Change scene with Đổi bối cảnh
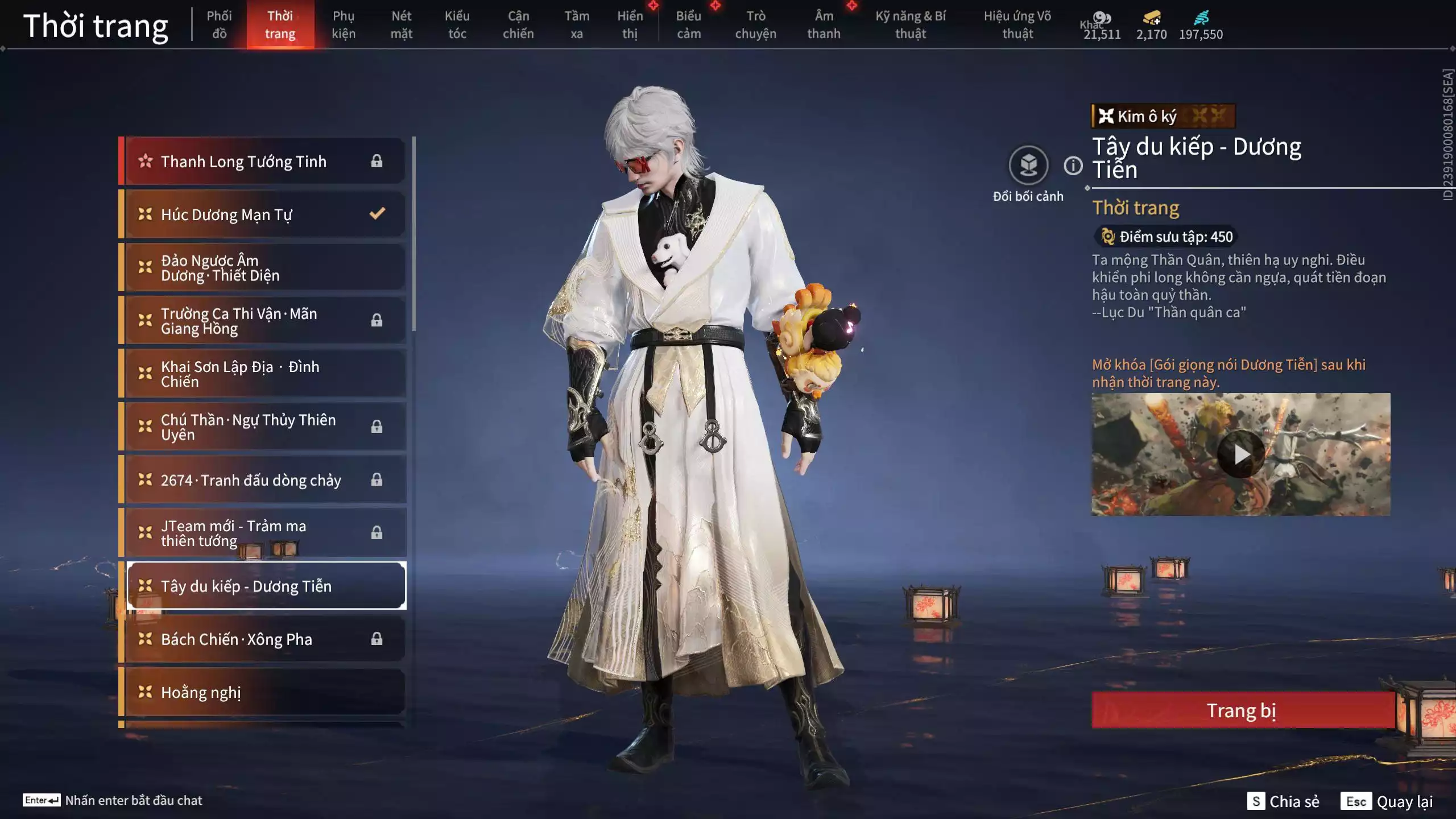 click(x=1028, y=166)
